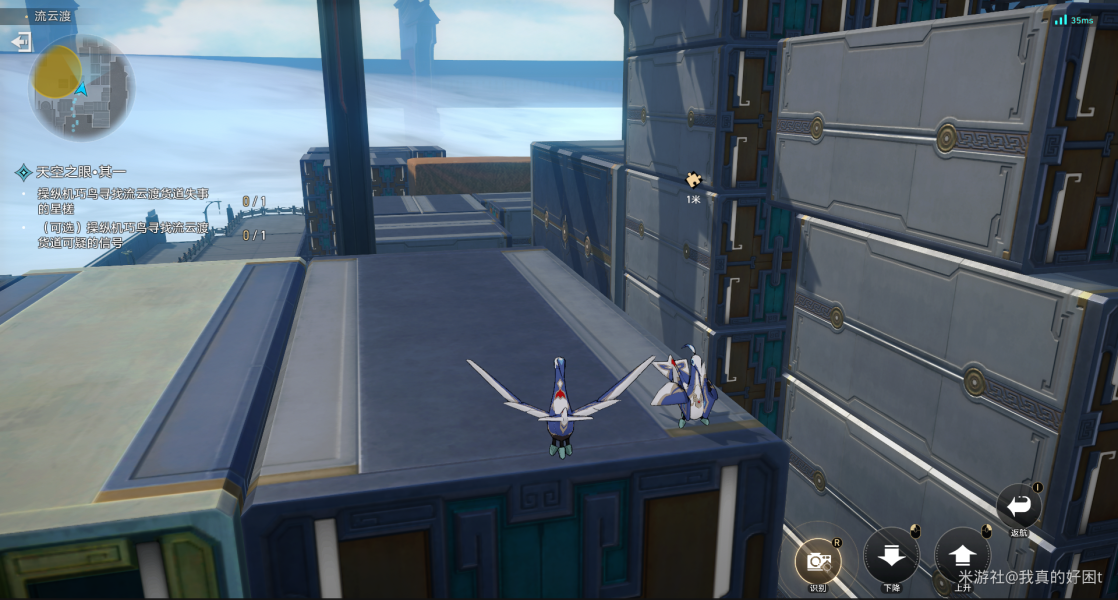Open the circular minimap
The height and width of the screenshot is (600, 1118).
point(81,88)
